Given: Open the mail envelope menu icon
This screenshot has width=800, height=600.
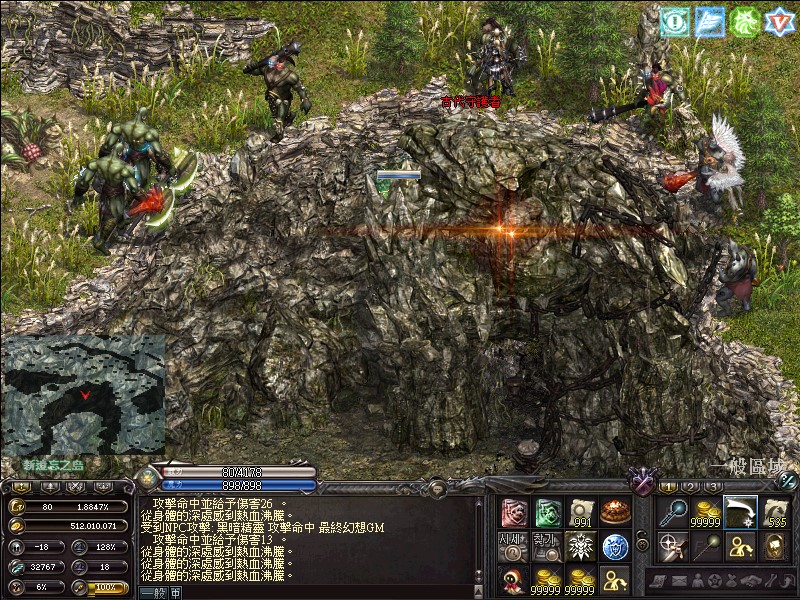Looking at the screenshot, I should 677,580.
